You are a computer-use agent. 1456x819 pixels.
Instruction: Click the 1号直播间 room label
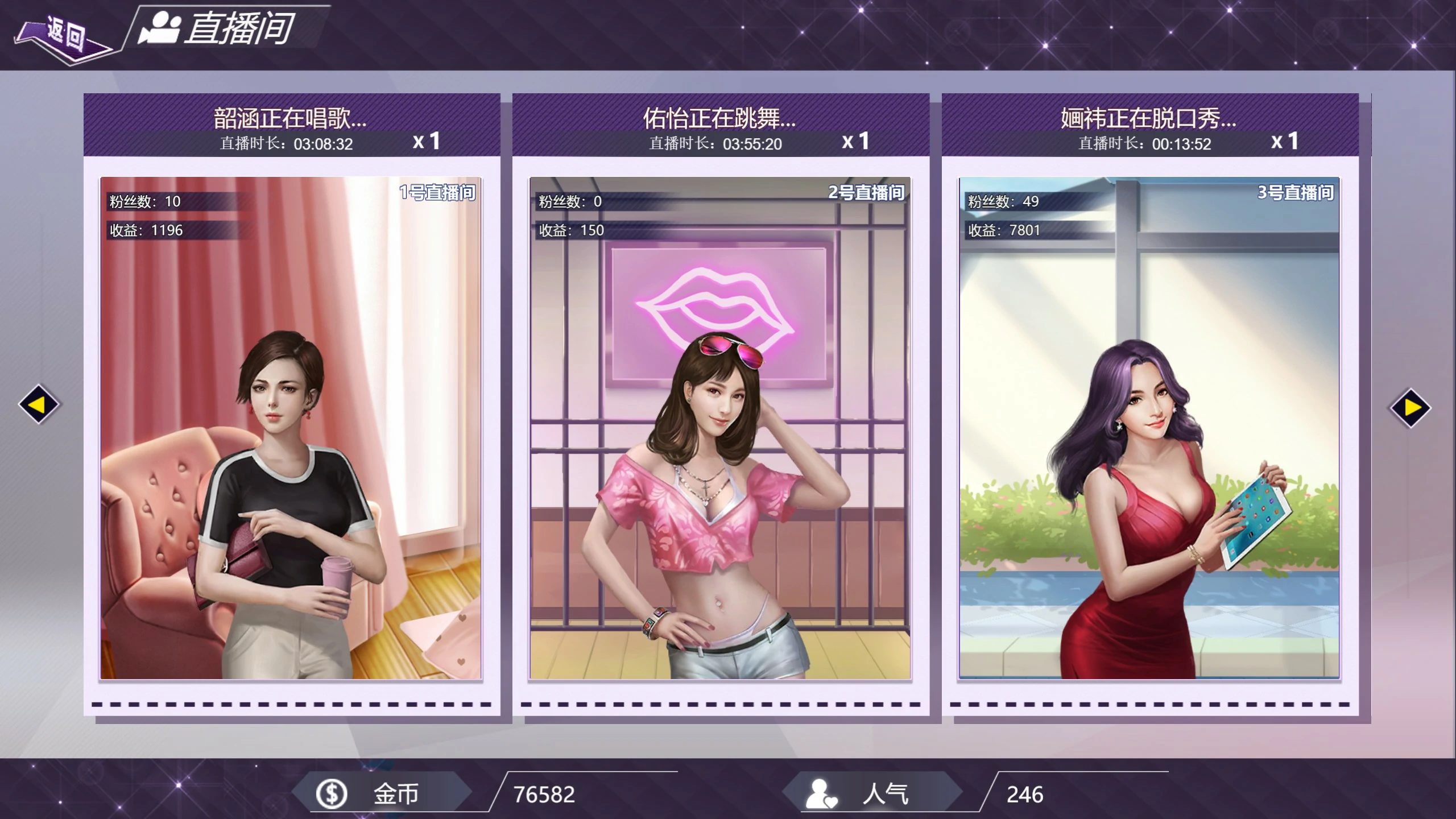coord(440,193)
